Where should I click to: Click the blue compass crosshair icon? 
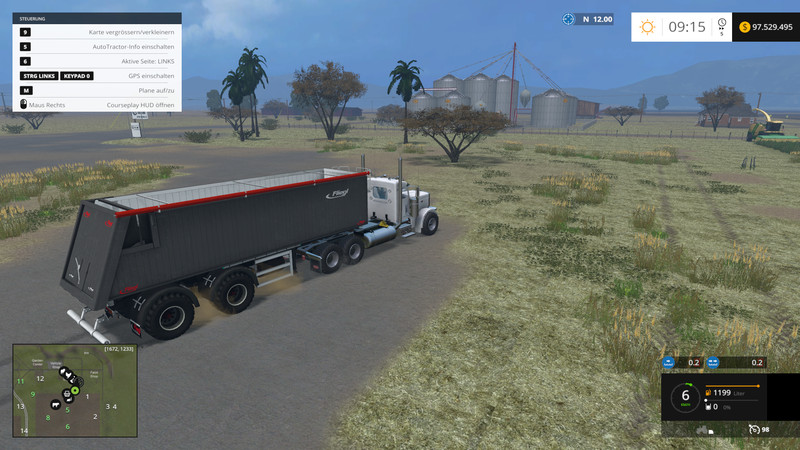pyautogui.click(x=569, y=19)
